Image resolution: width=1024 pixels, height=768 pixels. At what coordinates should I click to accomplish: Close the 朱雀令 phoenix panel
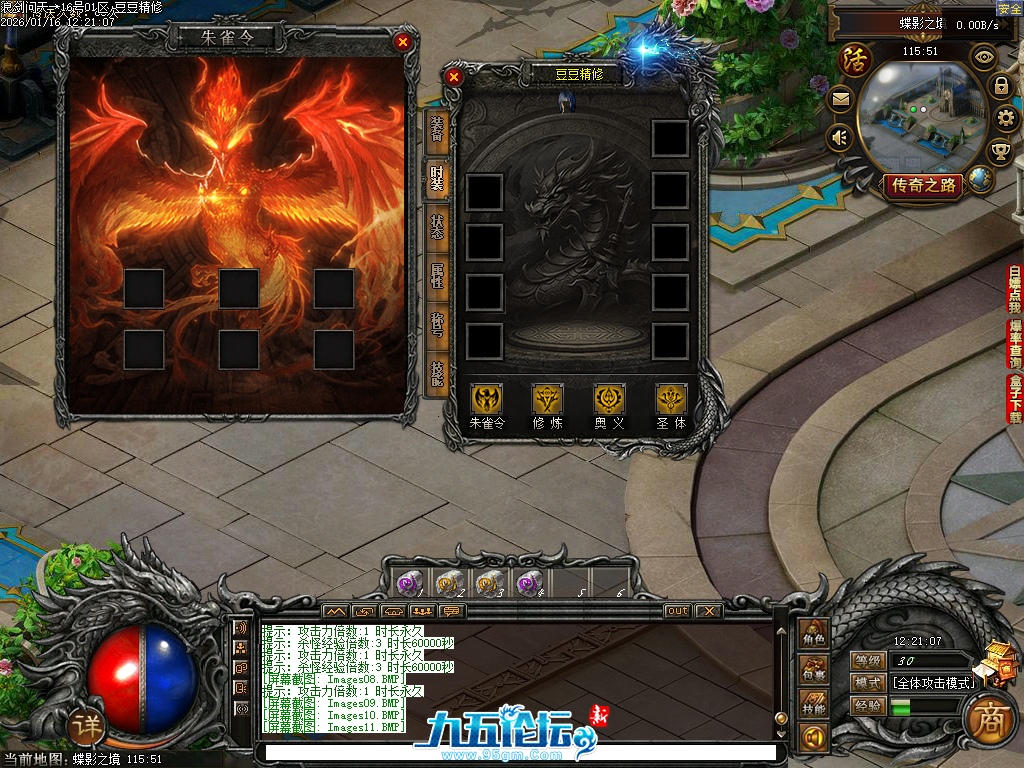click(x=402, y=42)
